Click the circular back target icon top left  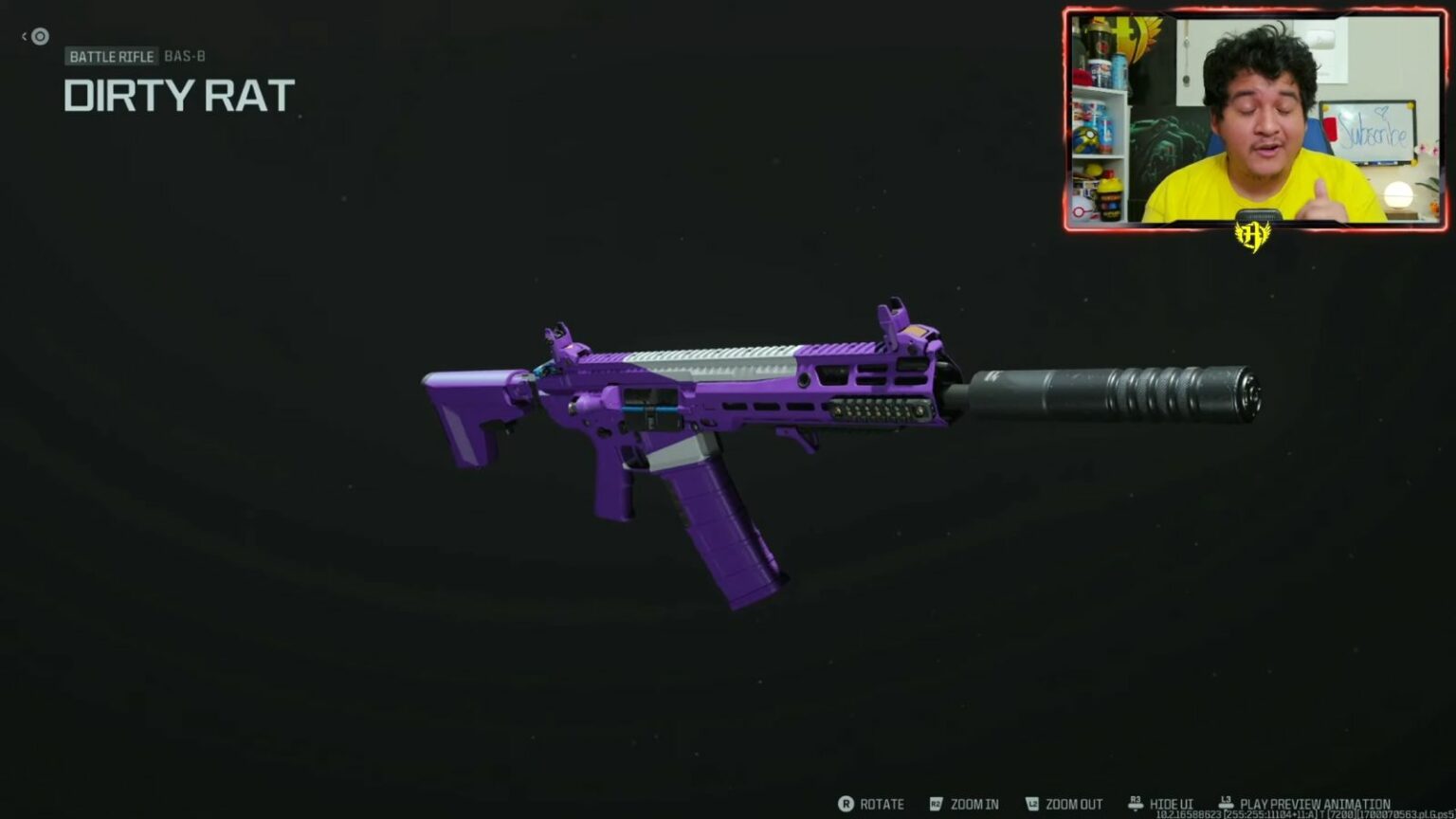[x=38, y=36]
